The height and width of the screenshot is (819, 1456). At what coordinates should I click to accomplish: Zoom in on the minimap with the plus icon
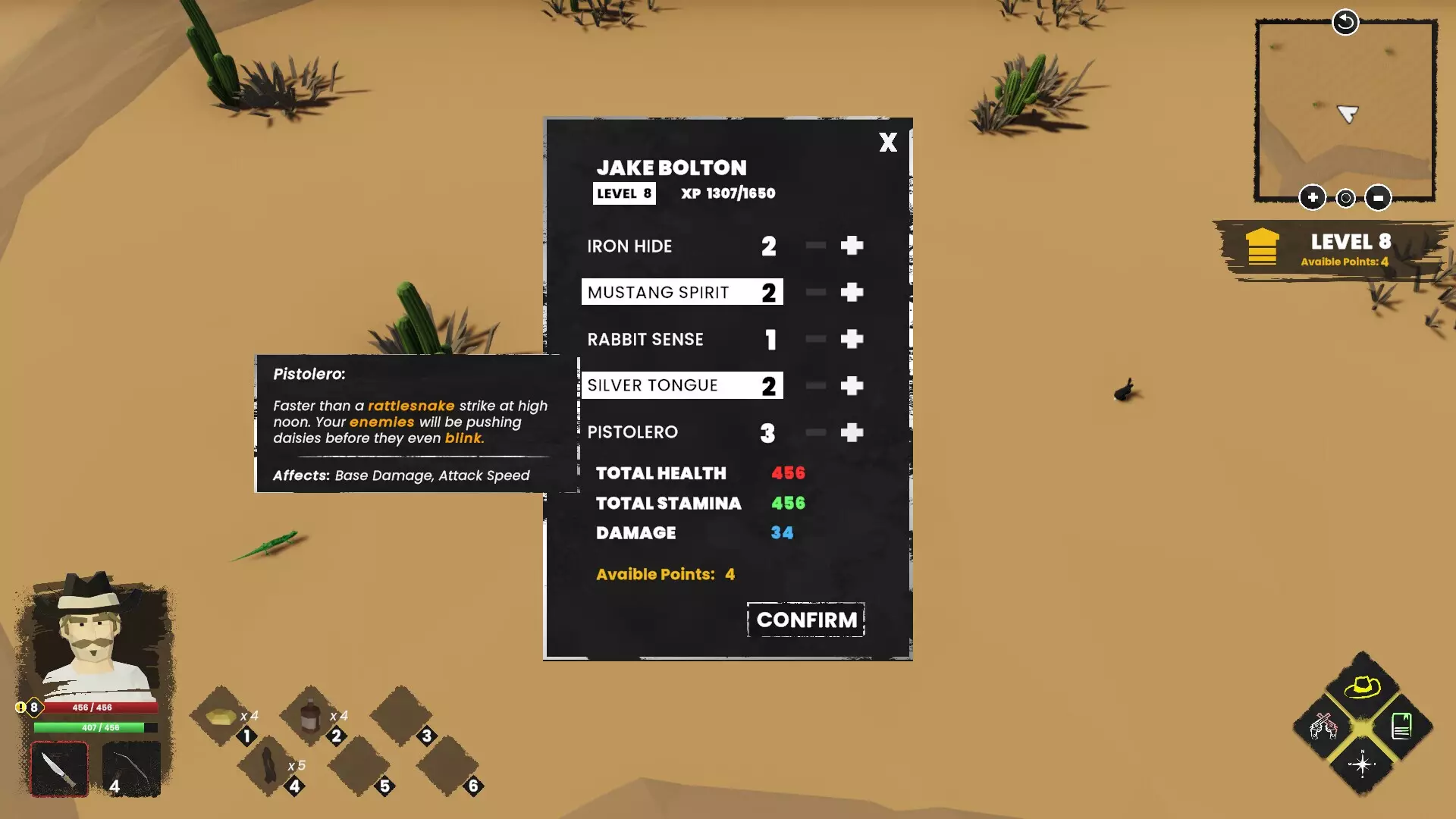[x=1313, y=197]
